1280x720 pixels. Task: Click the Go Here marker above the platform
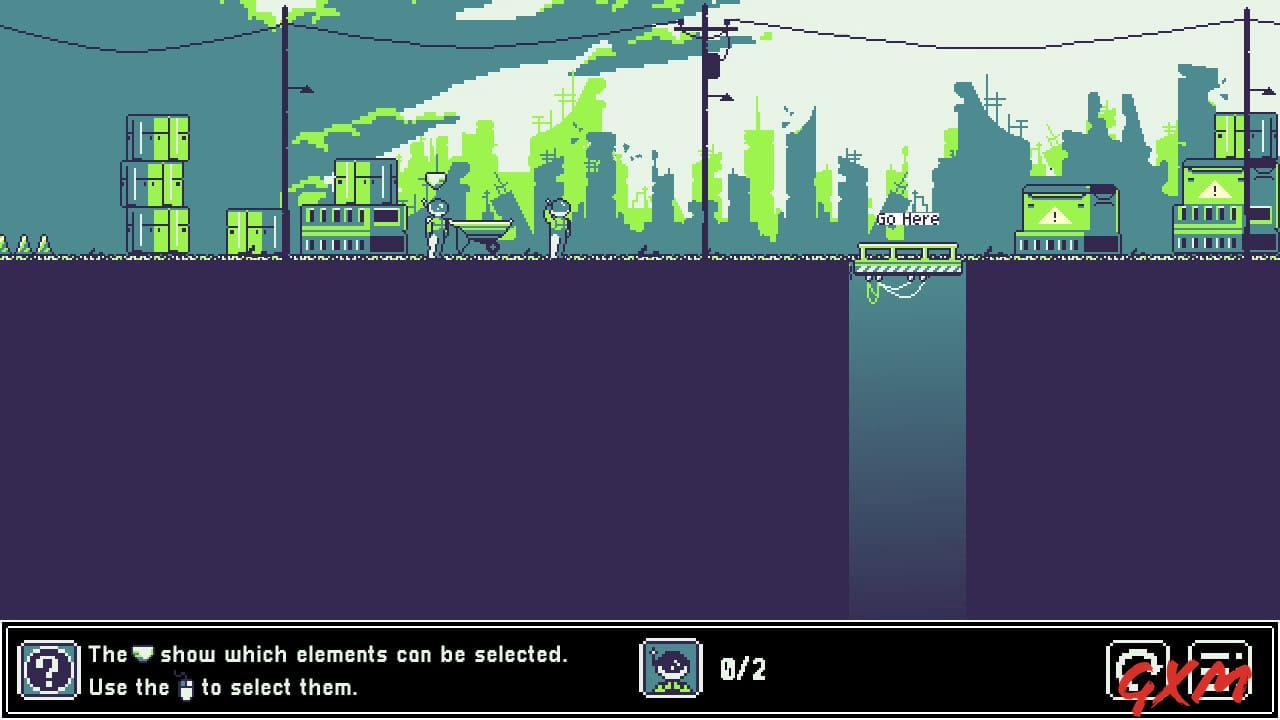pos(907,218)
